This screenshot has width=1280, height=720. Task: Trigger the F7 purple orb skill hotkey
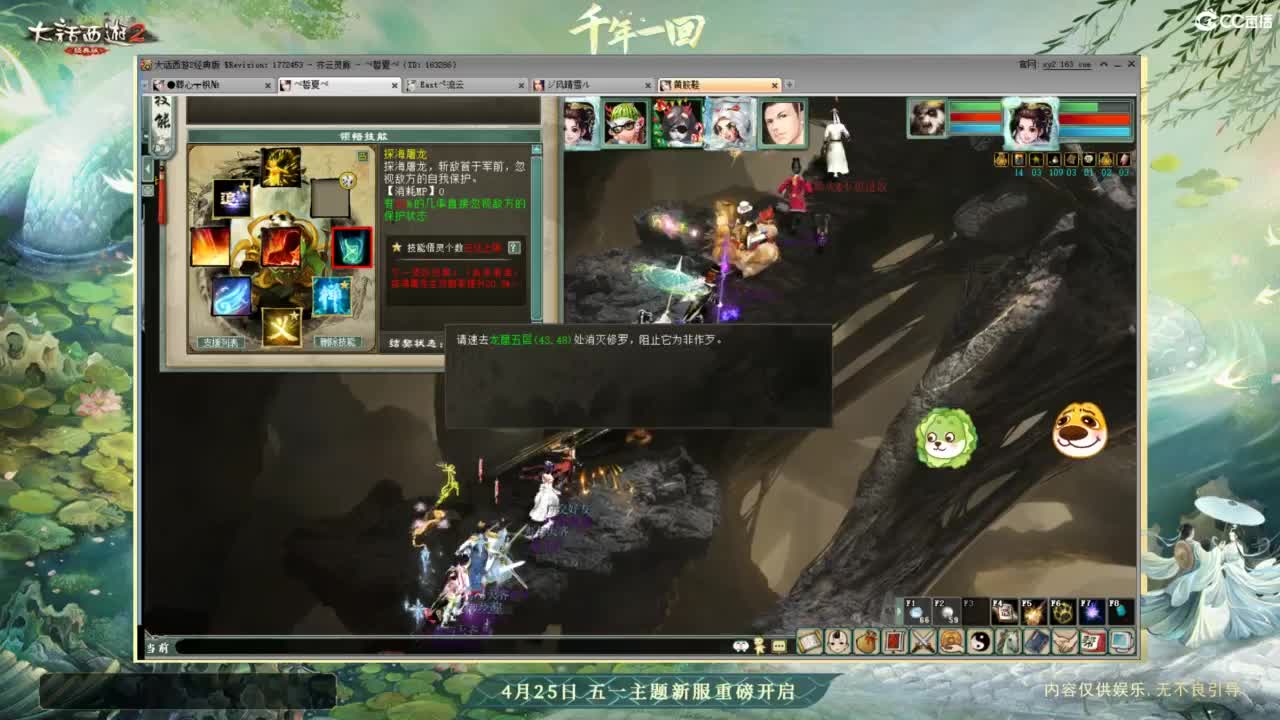point(1091,611)
